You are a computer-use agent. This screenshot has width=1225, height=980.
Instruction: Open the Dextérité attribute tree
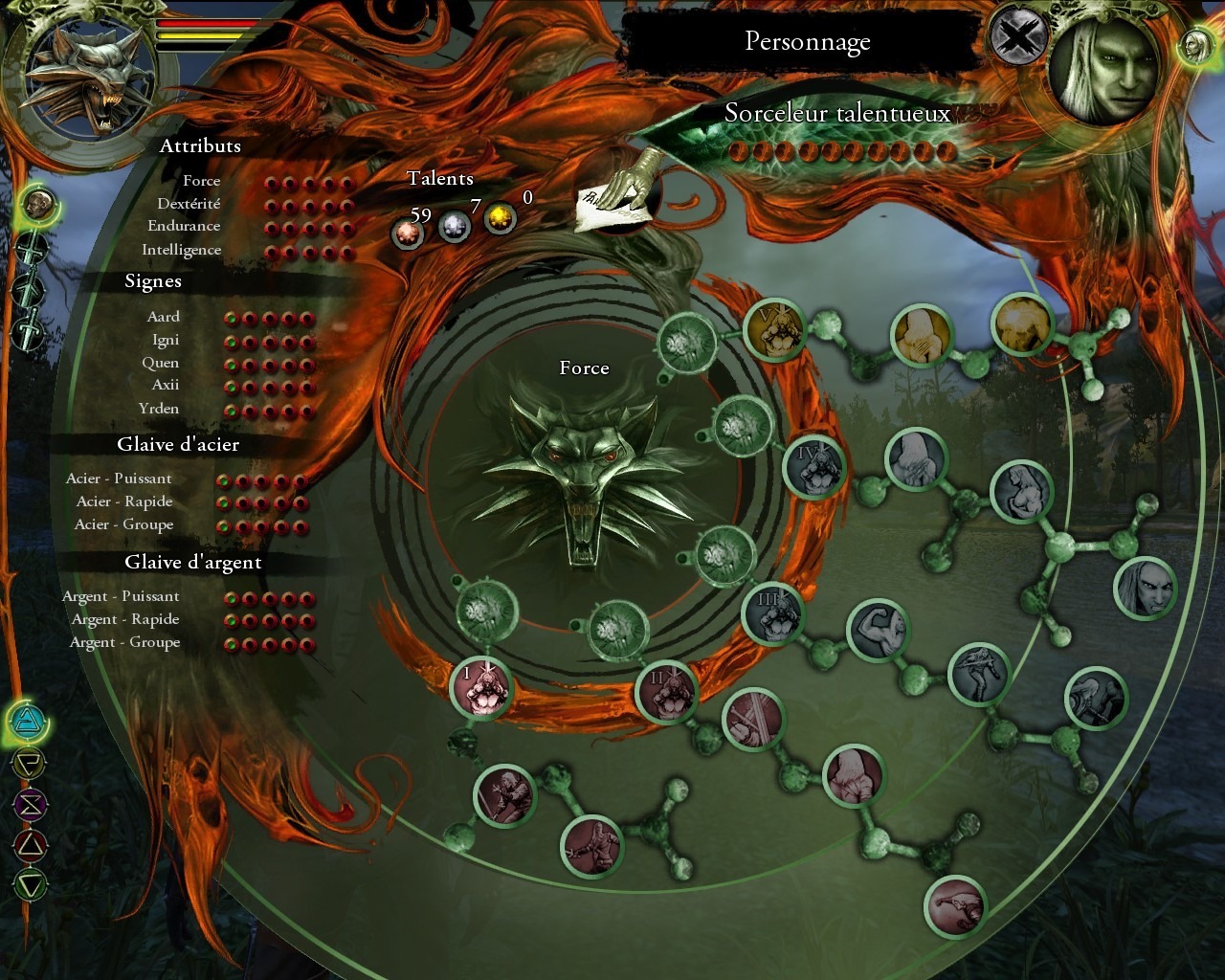coord(189,204)
